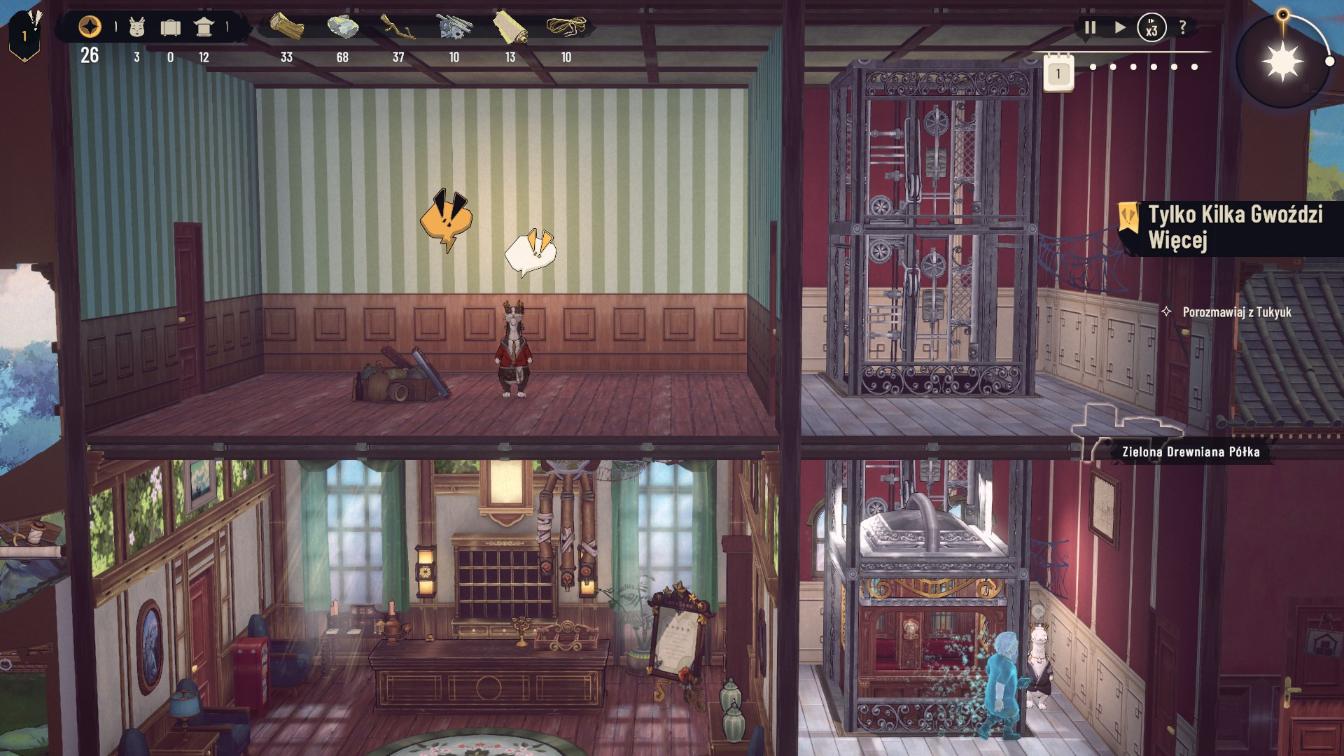Screen dimensions: 1344x756
Task: Select the stone ore resource icon
Action: (x=343, y=27)
